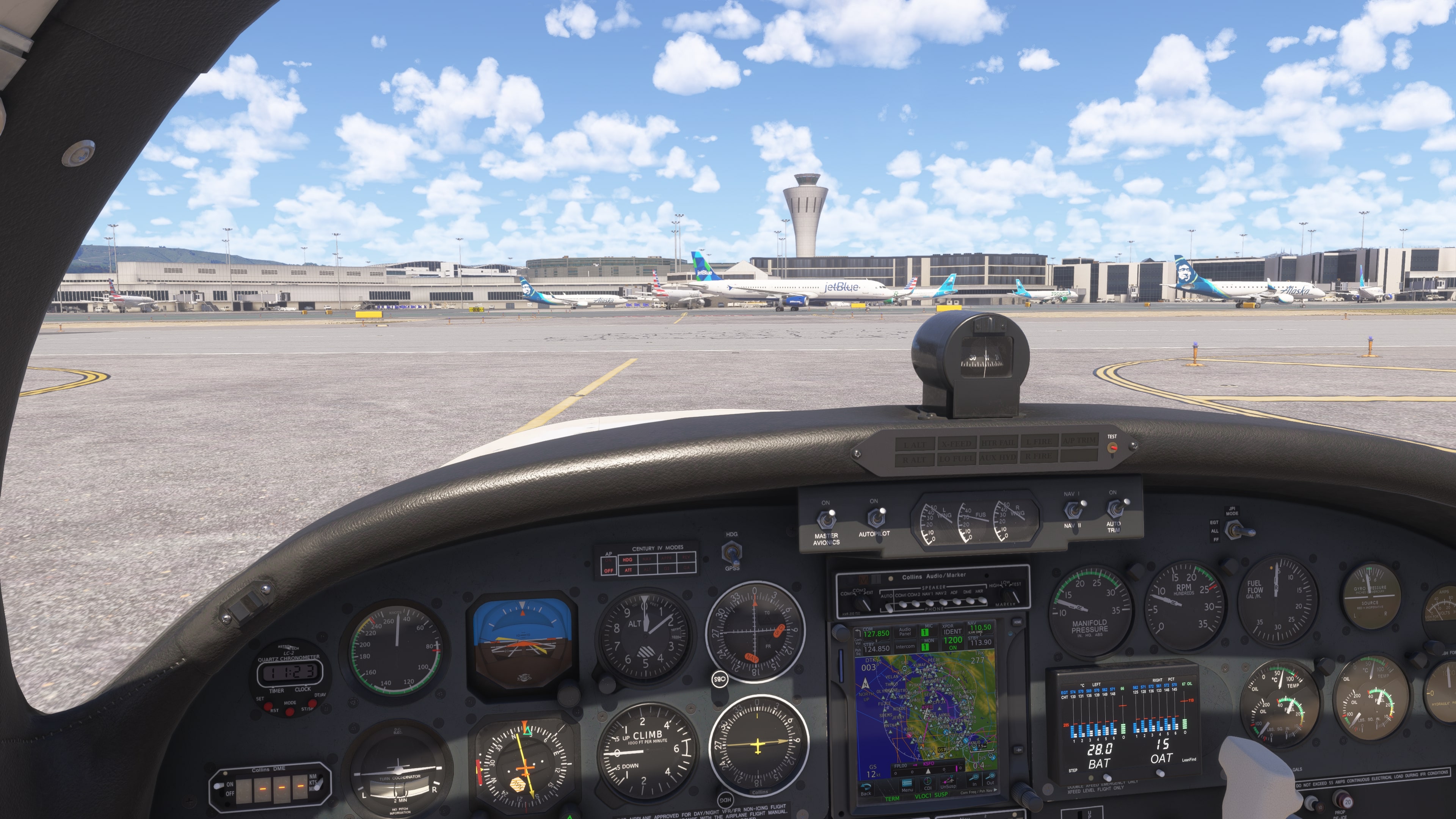Push the annunciator TEST button
Image resolution: width=1456 pixels, height=819 pixels.
(1112, 448)
